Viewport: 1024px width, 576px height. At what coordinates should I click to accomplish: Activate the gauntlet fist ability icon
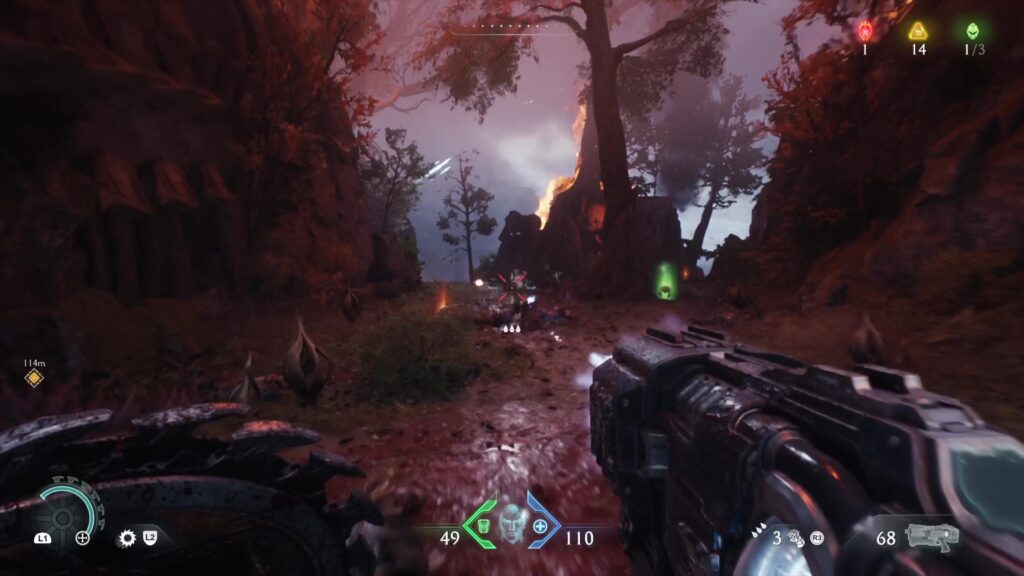click(798, 537)
